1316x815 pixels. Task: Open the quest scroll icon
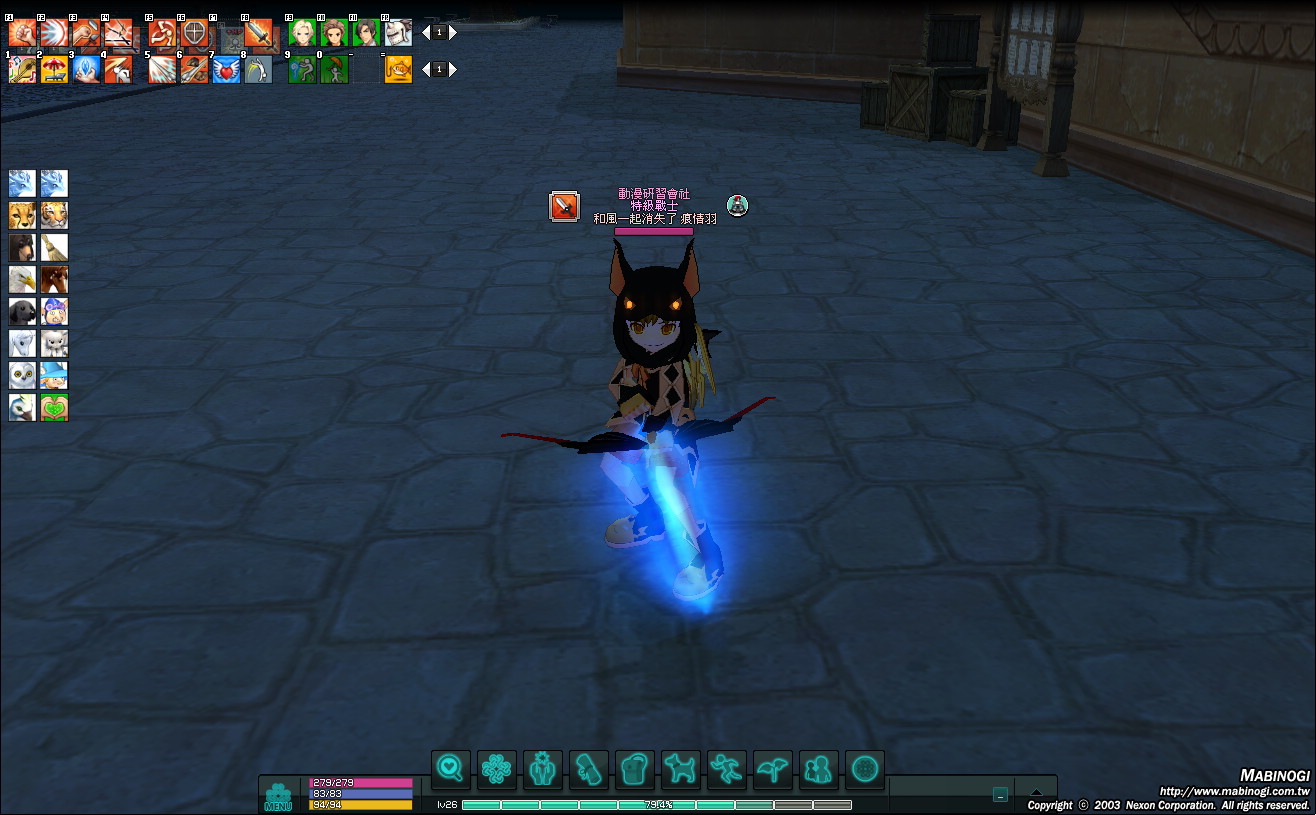589,769
